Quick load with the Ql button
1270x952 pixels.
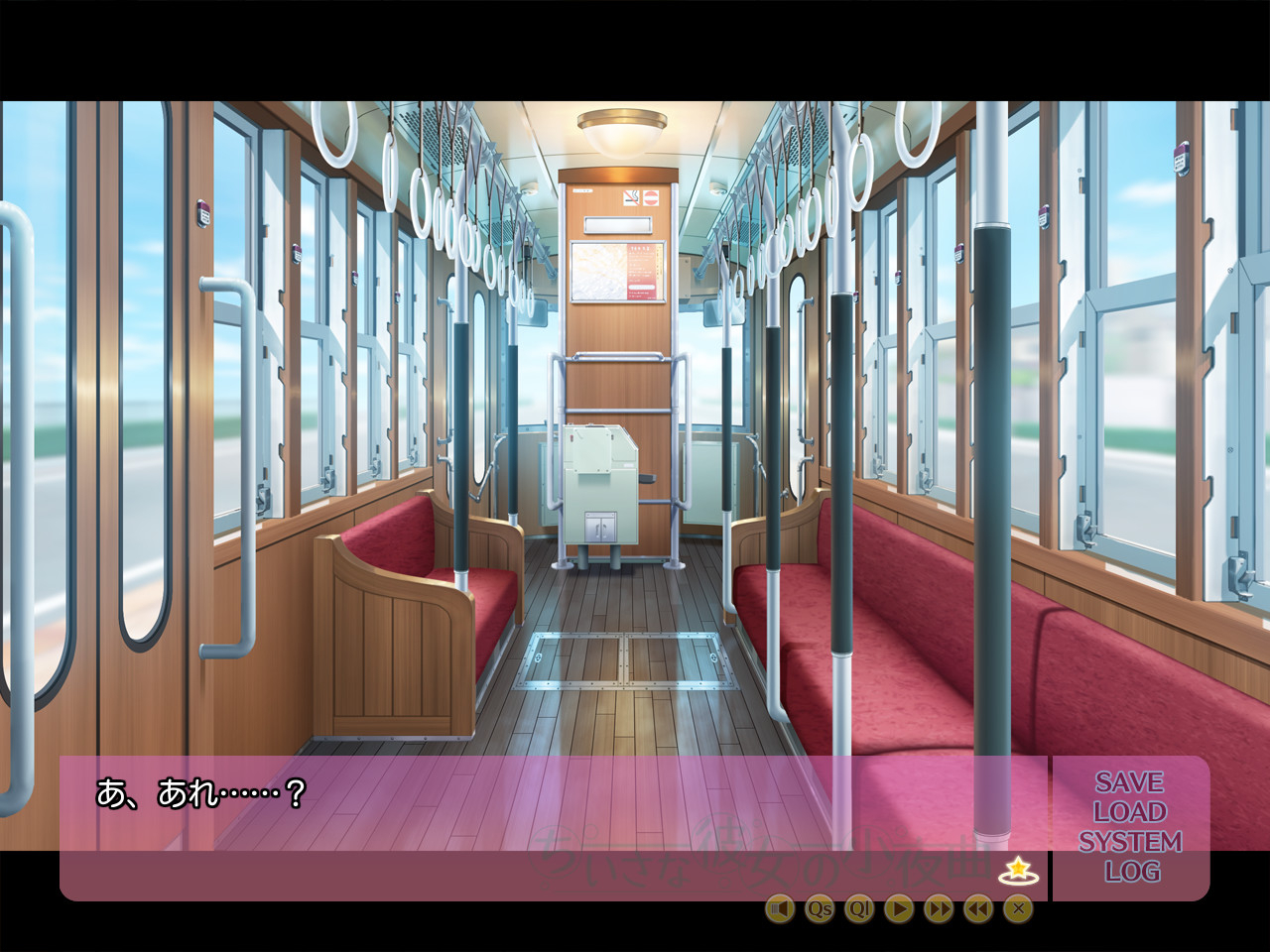[x=859, y=907]
